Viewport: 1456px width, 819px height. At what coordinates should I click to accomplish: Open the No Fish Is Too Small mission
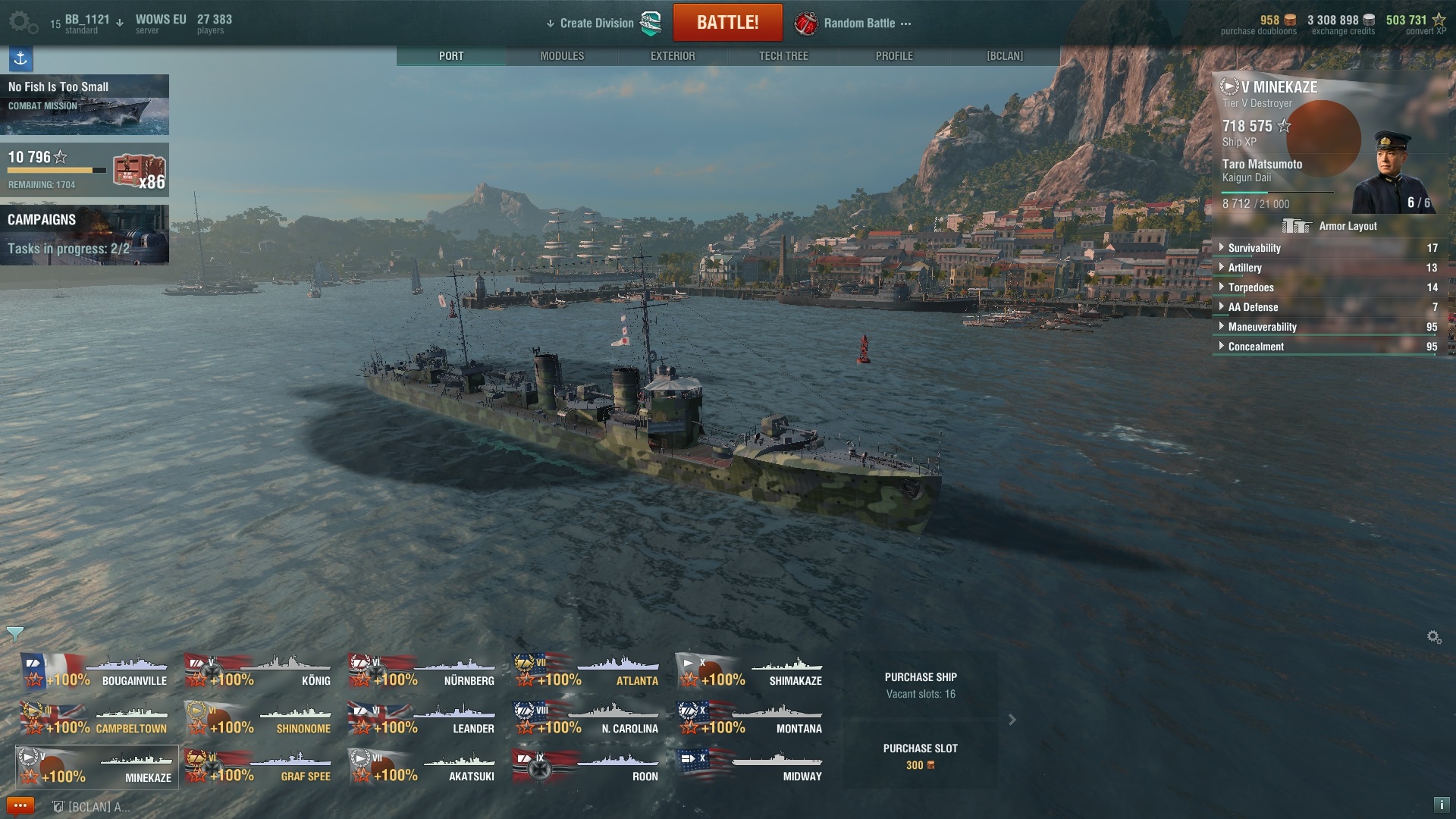click(84, 105)
